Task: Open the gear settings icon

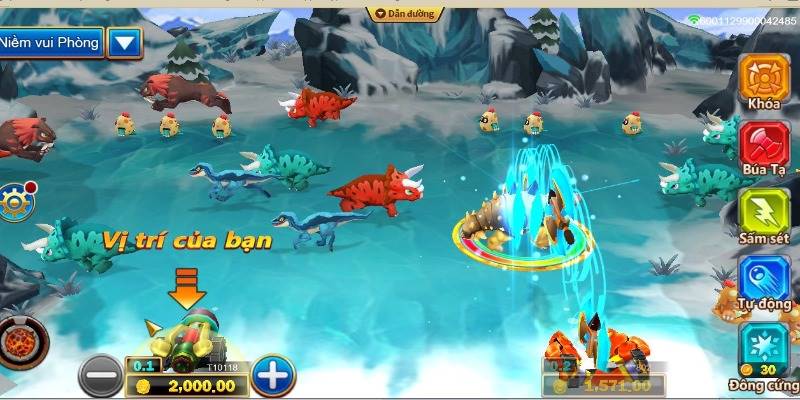Action: pyautogui.click(x=15, y=198)
